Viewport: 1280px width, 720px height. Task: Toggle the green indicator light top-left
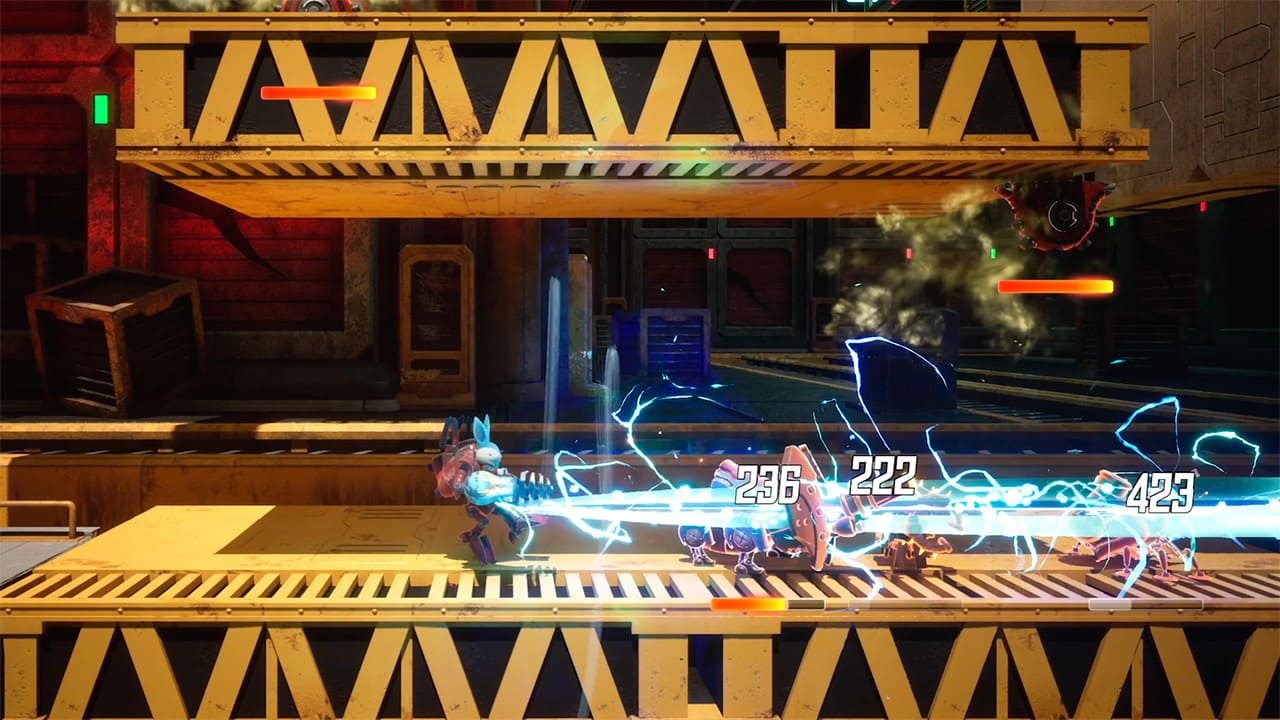pos(100,107)
